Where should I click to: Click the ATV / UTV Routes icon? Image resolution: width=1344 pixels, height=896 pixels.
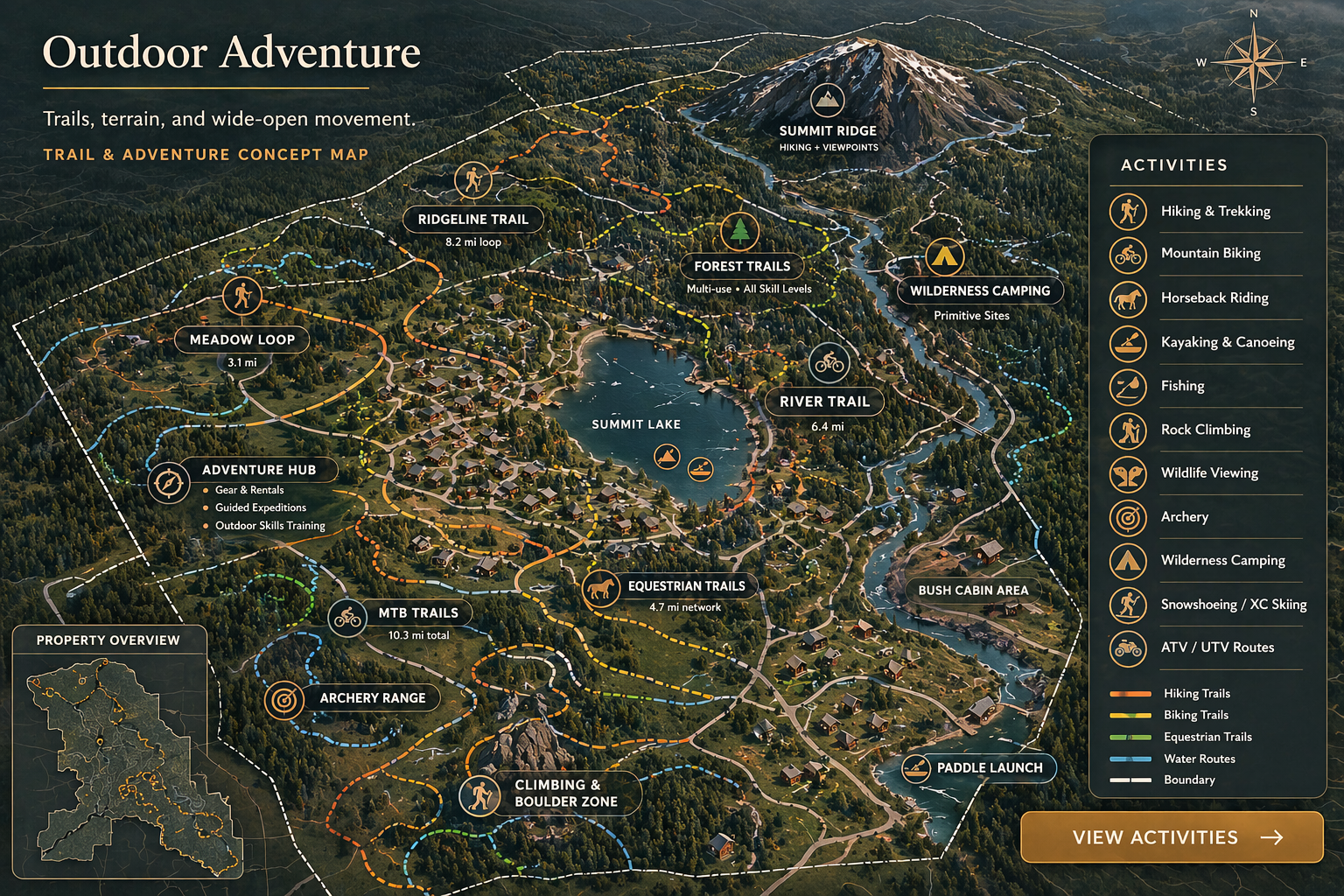click(x=1129, y=648)
